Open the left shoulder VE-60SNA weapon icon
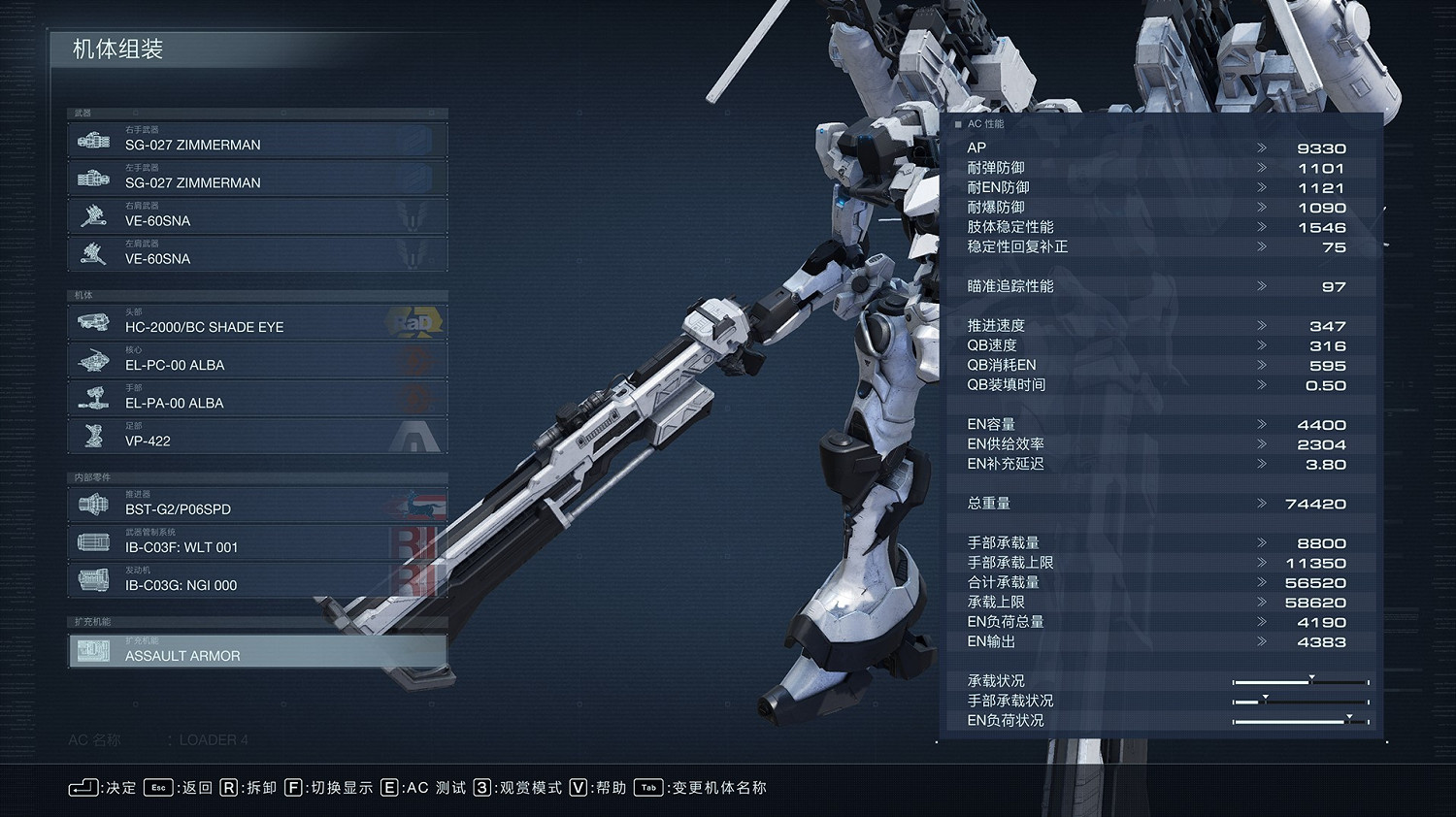The height and width of the screenshot is (817, 1456). [x=92, y=253]
